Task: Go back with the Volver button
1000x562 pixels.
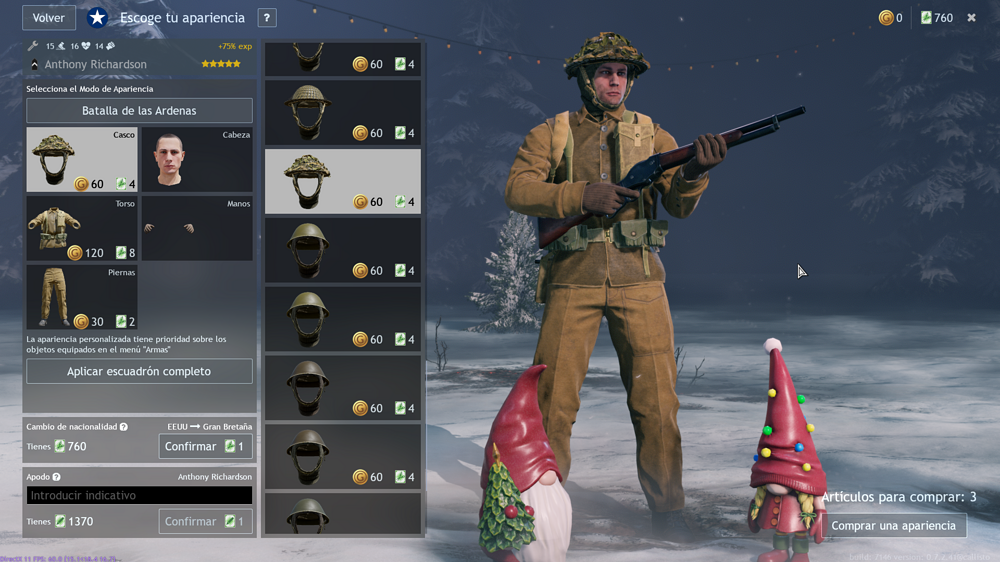Action: point(48,18)
